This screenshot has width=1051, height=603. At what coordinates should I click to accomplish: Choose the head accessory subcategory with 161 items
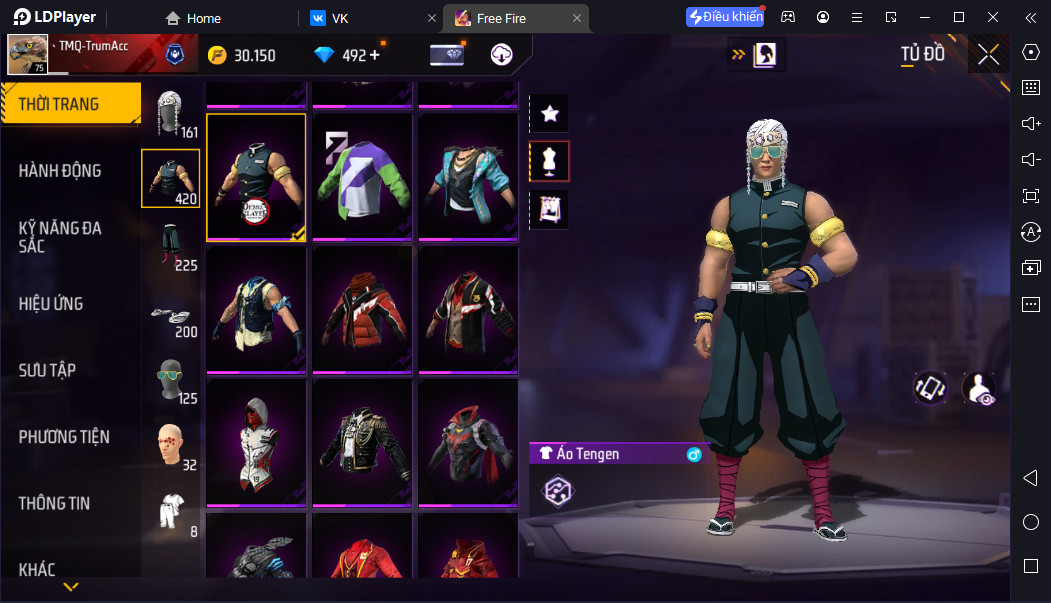(171, 112)
